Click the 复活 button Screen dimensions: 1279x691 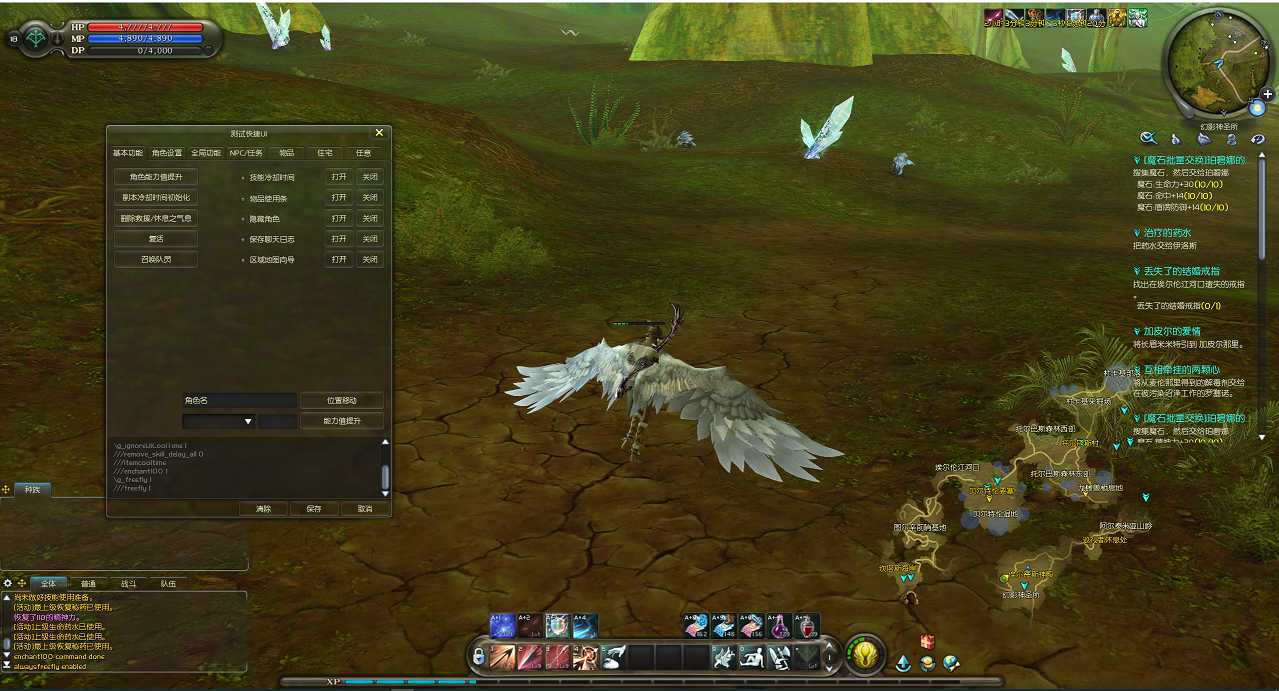(155, 239)
